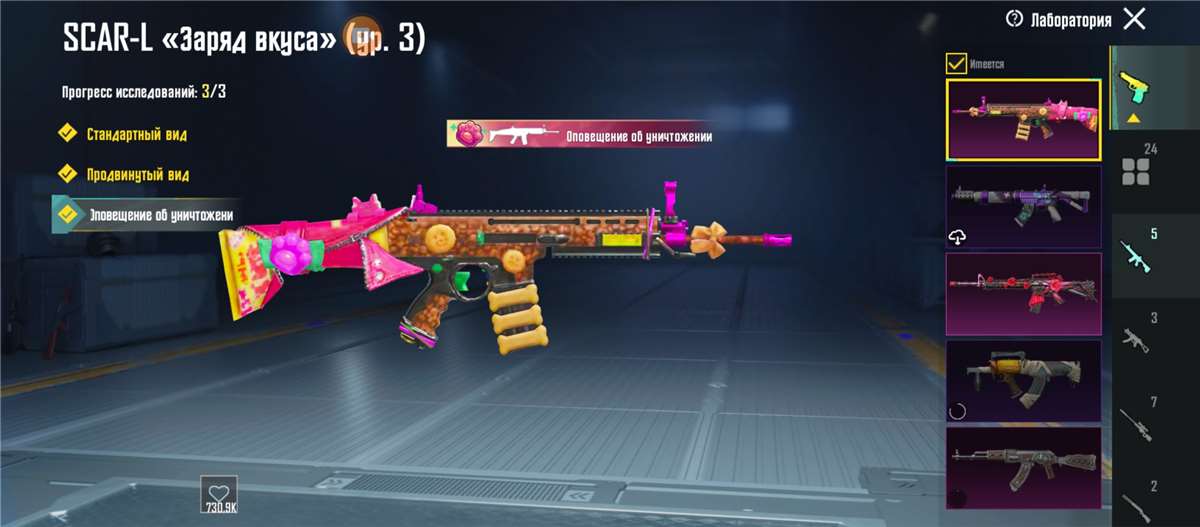Open the yellow pistol weapons tab
Image resolution: width=1200 pixels, height=527 pixels.
point(1135,92)
